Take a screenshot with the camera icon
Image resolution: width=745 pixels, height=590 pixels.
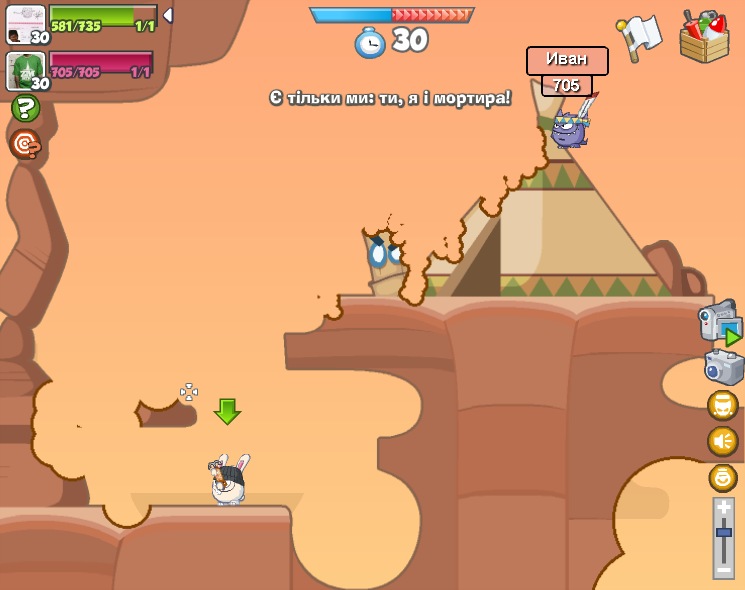[x=723, y=367]
